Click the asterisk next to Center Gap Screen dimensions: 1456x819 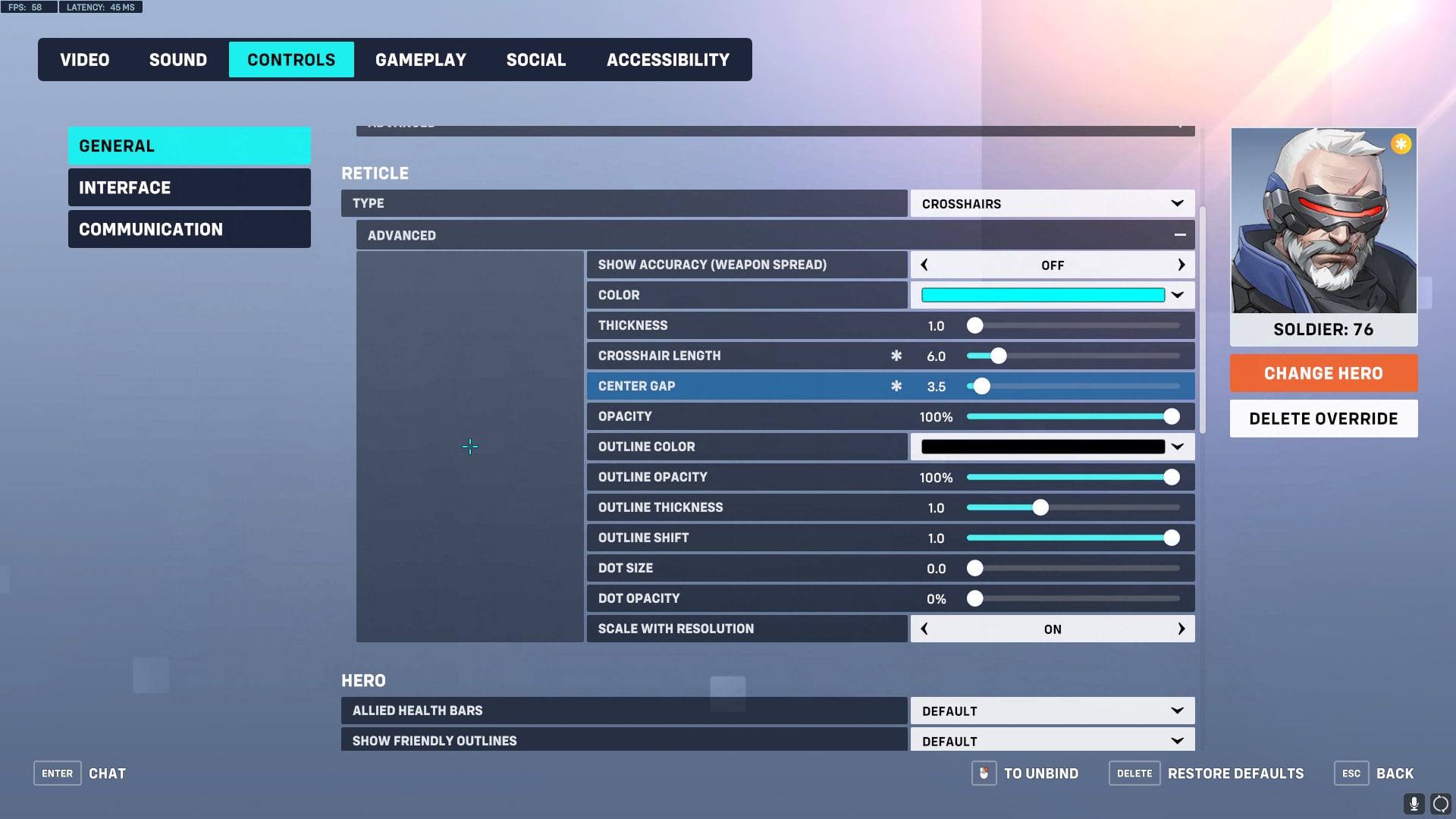[897, 386]
